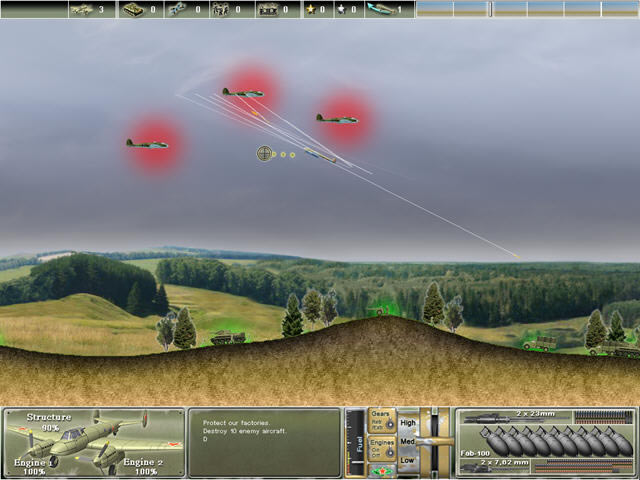Click the aircraft status portrait
The height and width of the screenshot is (480, 640).
click(x=93, y=442)
